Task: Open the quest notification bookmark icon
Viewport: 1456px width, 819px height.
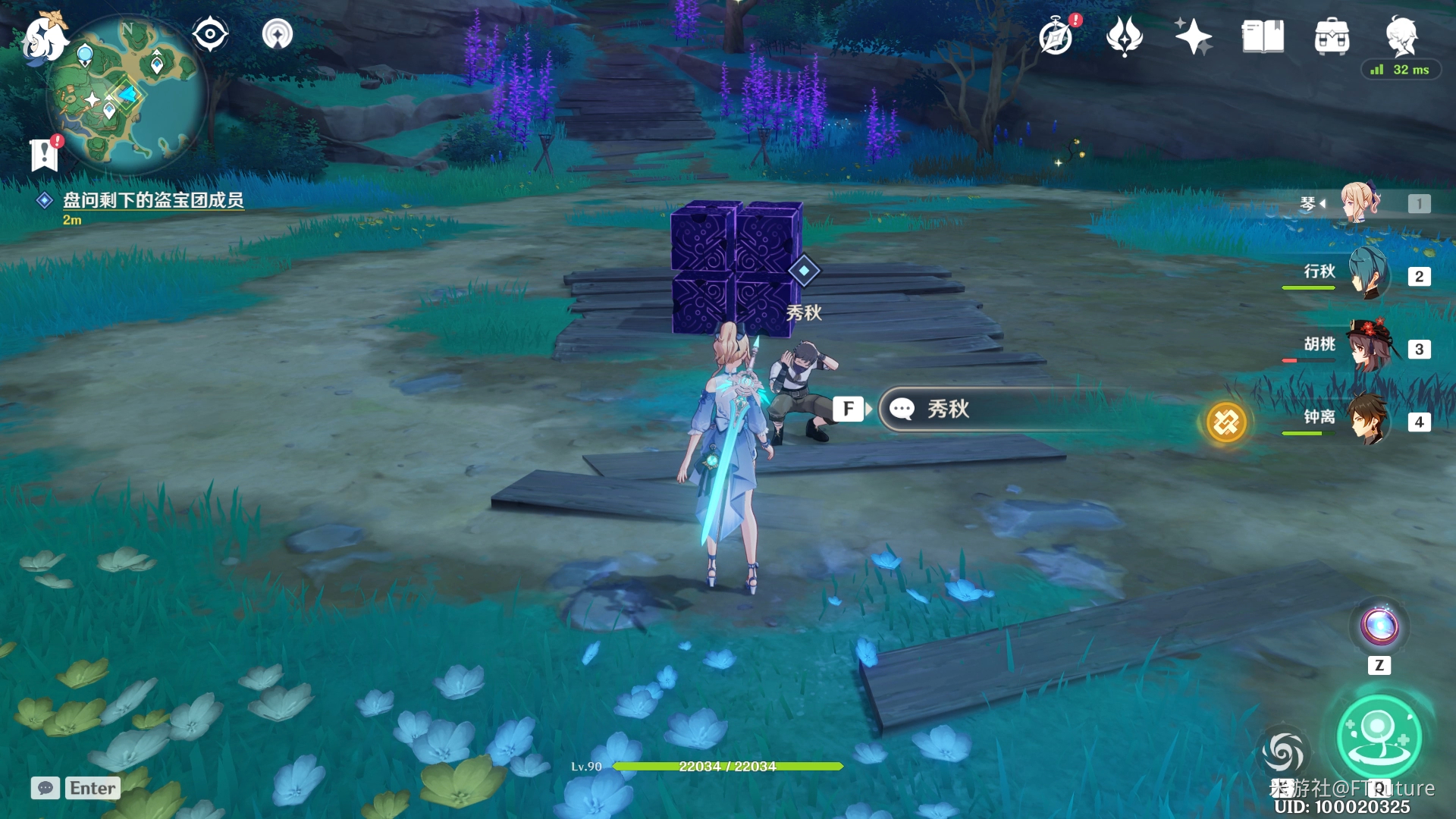Action: [x=45, y=154]
